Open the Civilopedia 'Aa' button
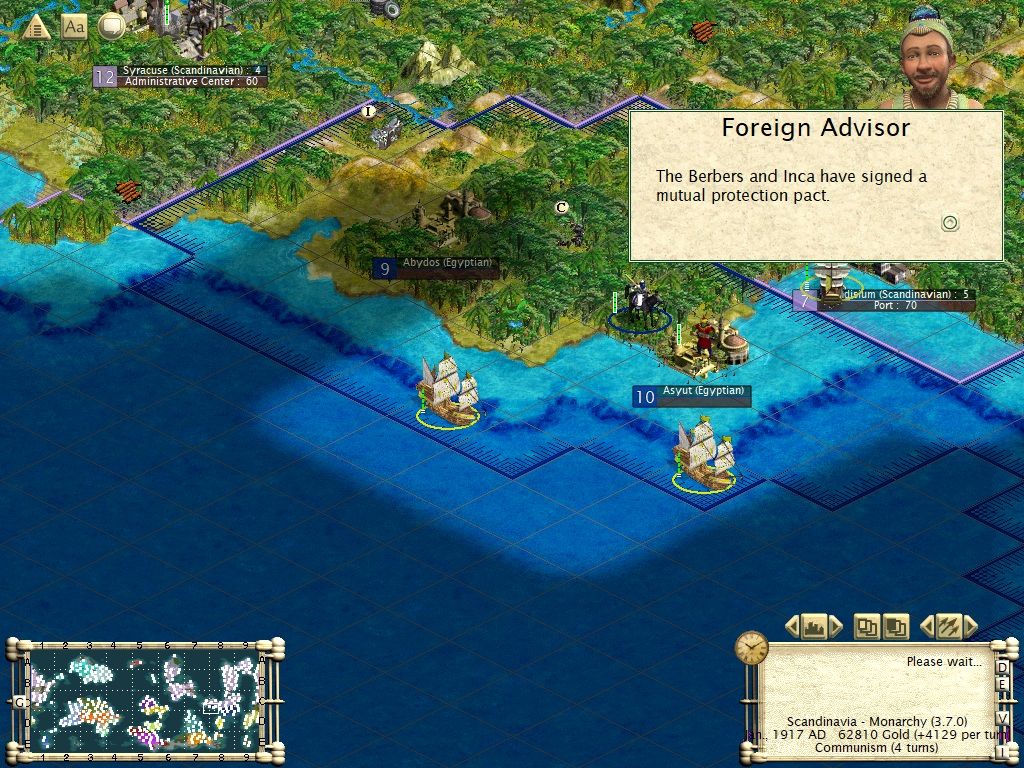The width and height of the screenshot is (1024, 768). (74, 27)
